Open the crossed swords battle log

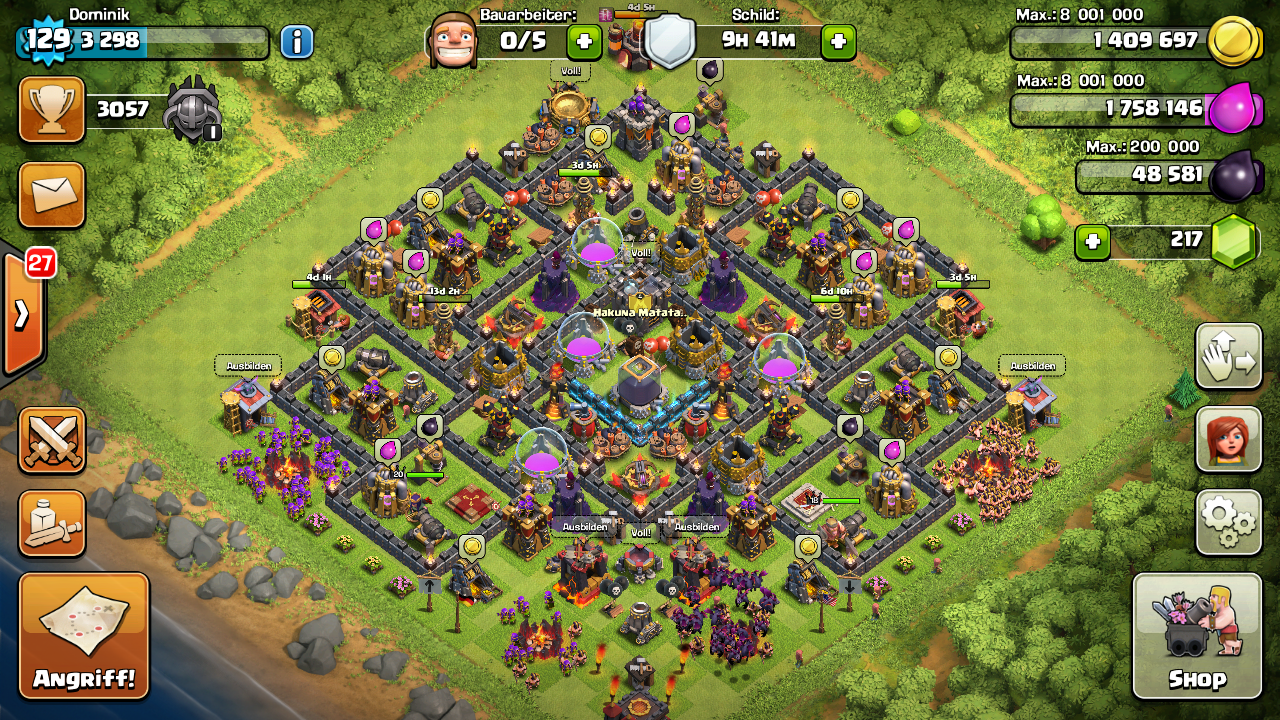click(x=52, y=440)
